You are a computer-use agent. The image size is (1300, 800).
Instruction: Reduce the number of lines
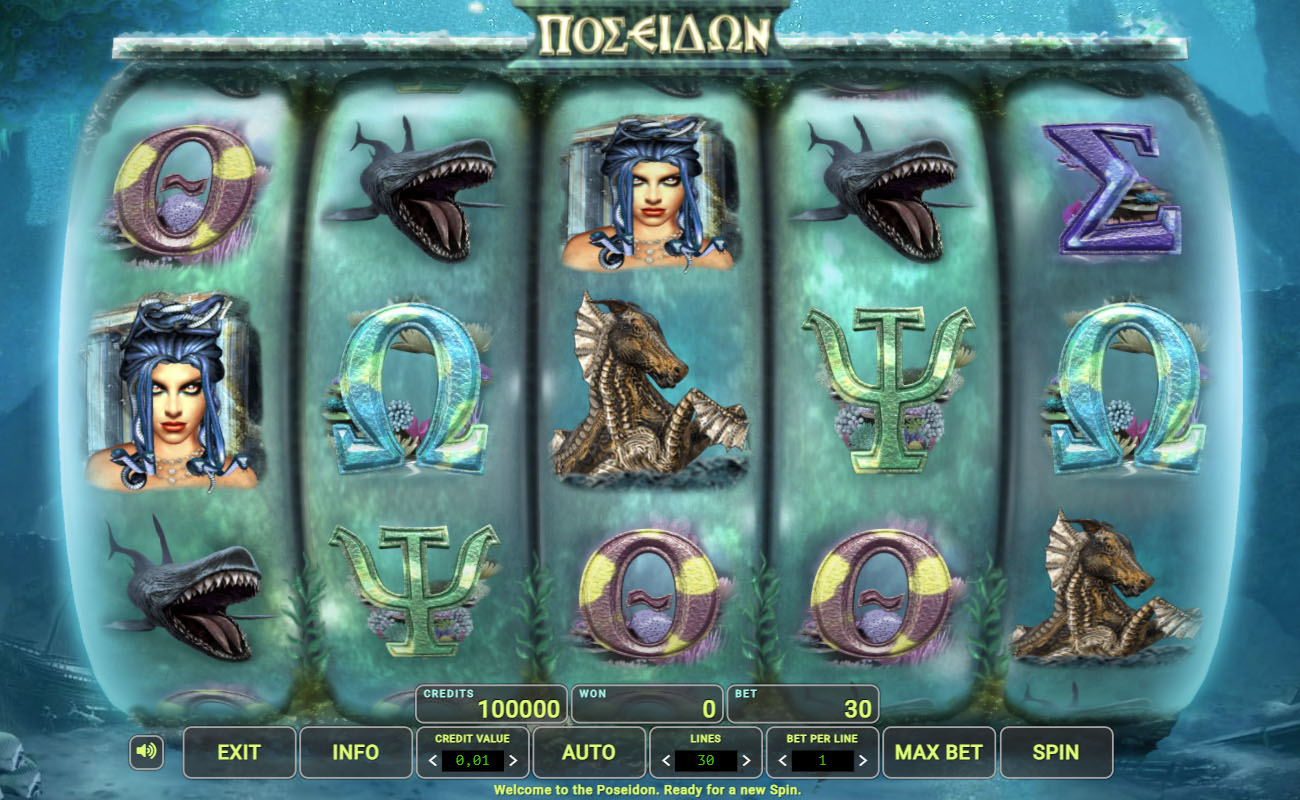coord(666,761)
